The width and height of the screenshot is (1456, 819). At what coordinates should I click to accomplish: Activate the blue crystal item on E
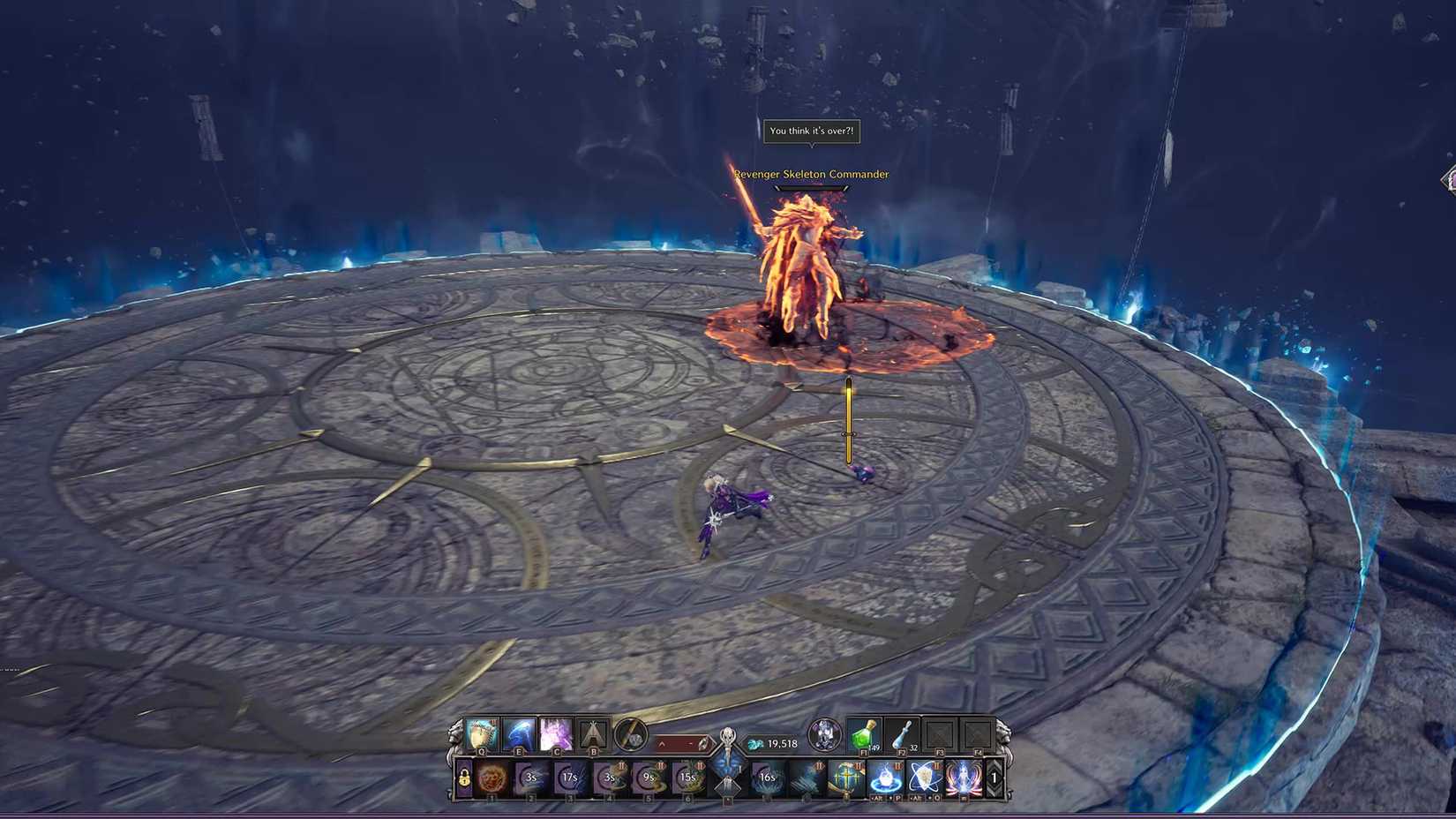pos(518,734)
